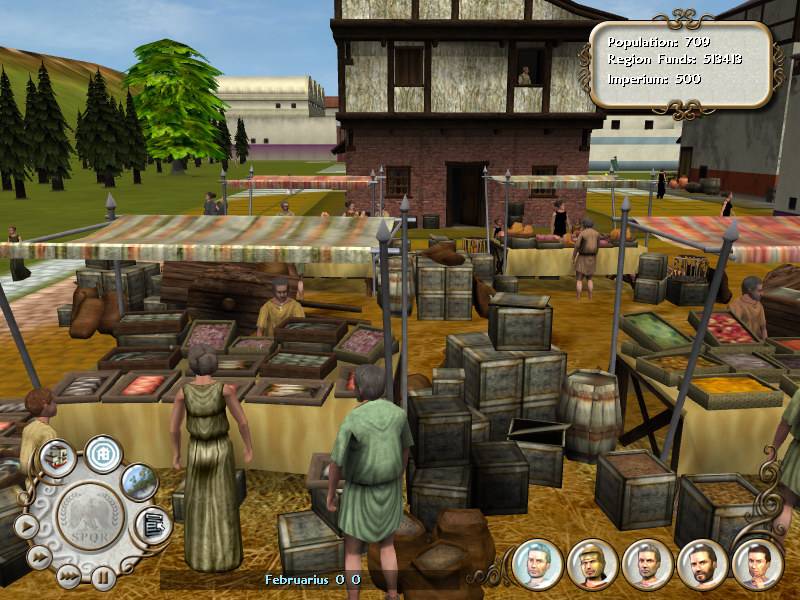Open the advisor with hand on chin
Image resolution: width=800 pixels, height=600 pixels.
click(756, 564)
